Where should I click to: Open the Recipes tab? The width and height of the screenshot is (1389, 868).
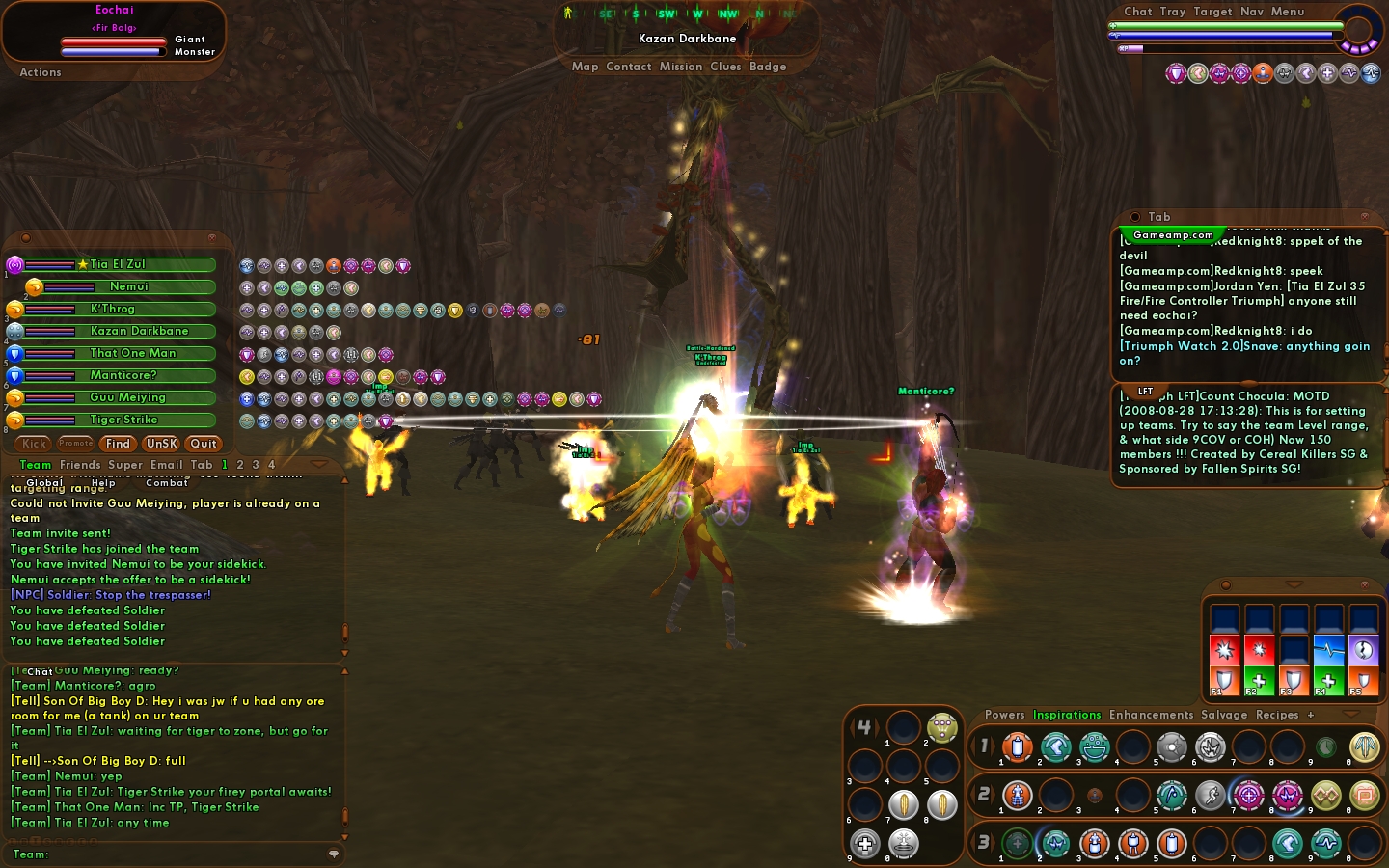(1277, 715)
